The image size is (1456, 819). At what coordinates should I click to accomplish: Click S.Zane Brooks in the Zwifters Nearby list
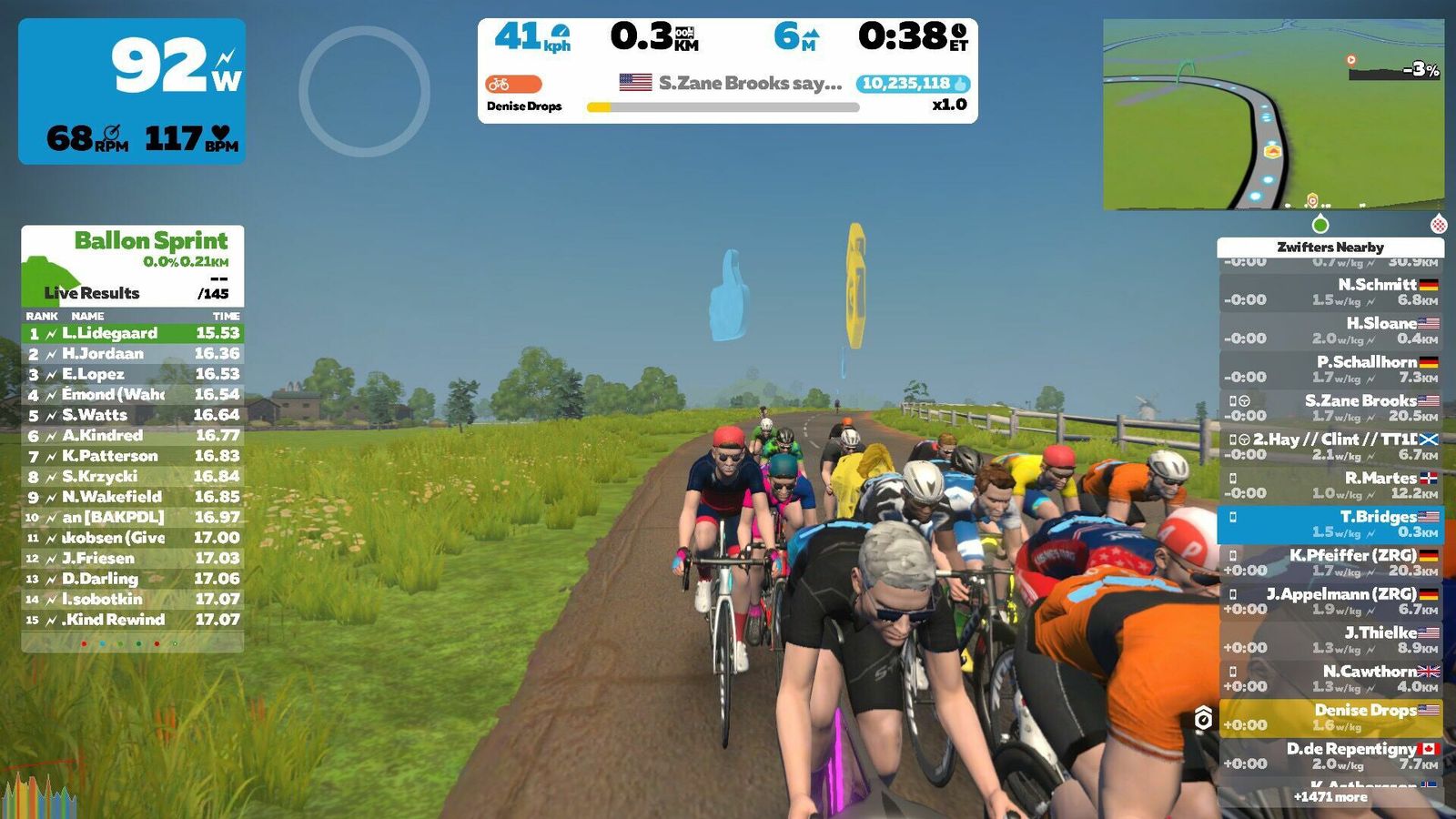tap(1330, 408)
